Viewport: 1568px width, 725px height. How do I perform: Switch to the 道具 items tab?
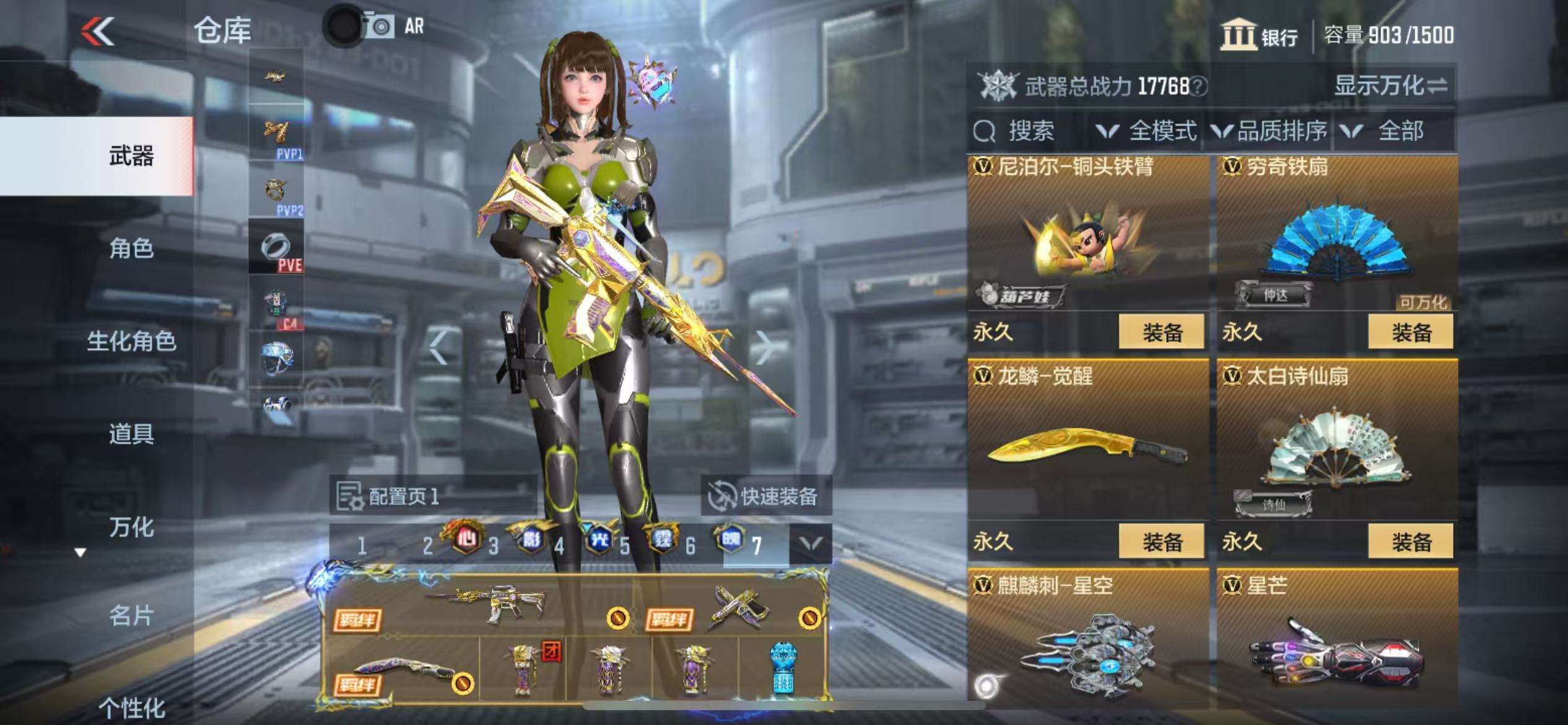pyautogui.click(x=131, y=433)
